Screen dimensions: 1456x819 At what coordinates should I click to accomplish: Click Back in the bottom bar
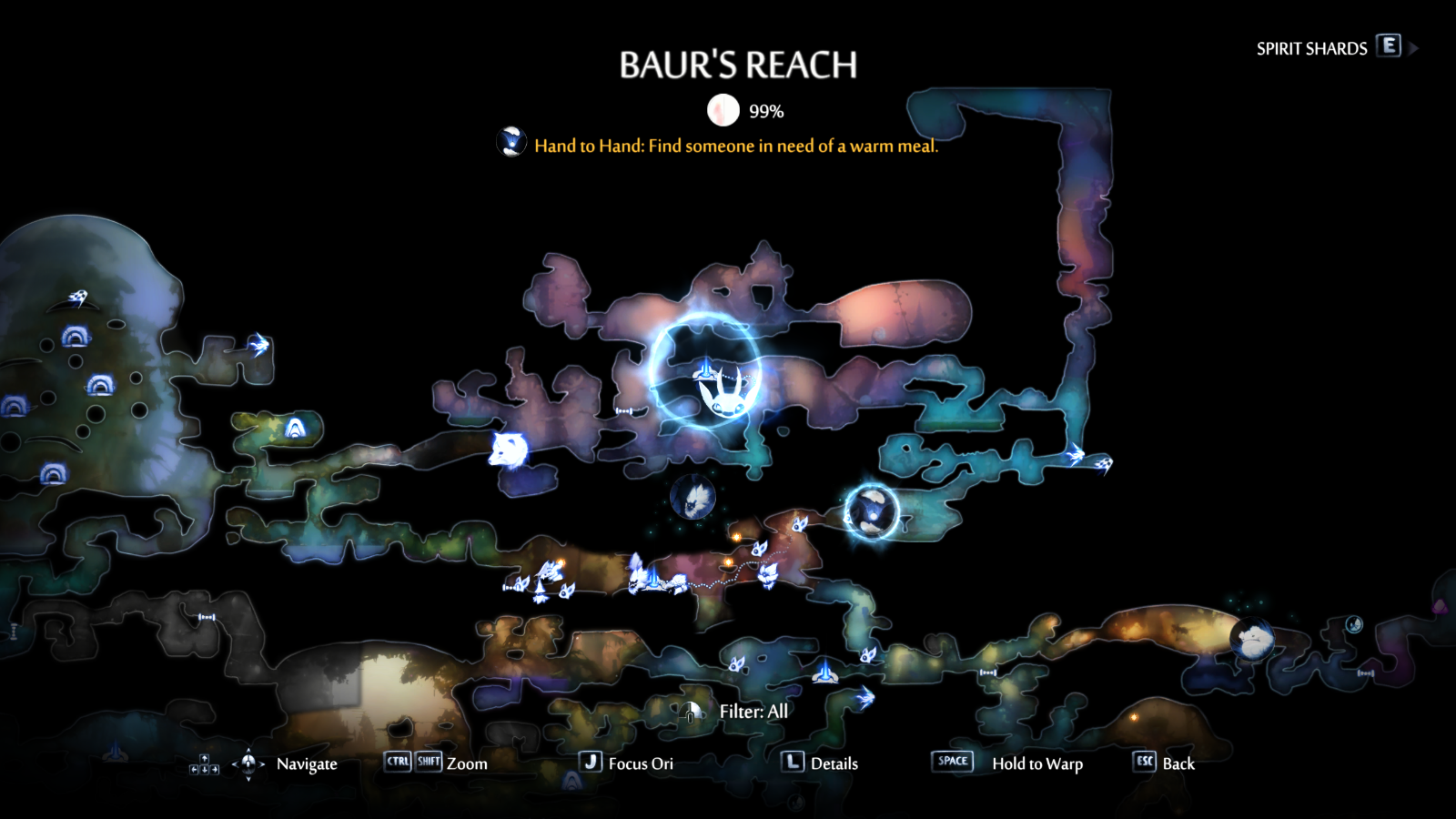(1174, 763)
